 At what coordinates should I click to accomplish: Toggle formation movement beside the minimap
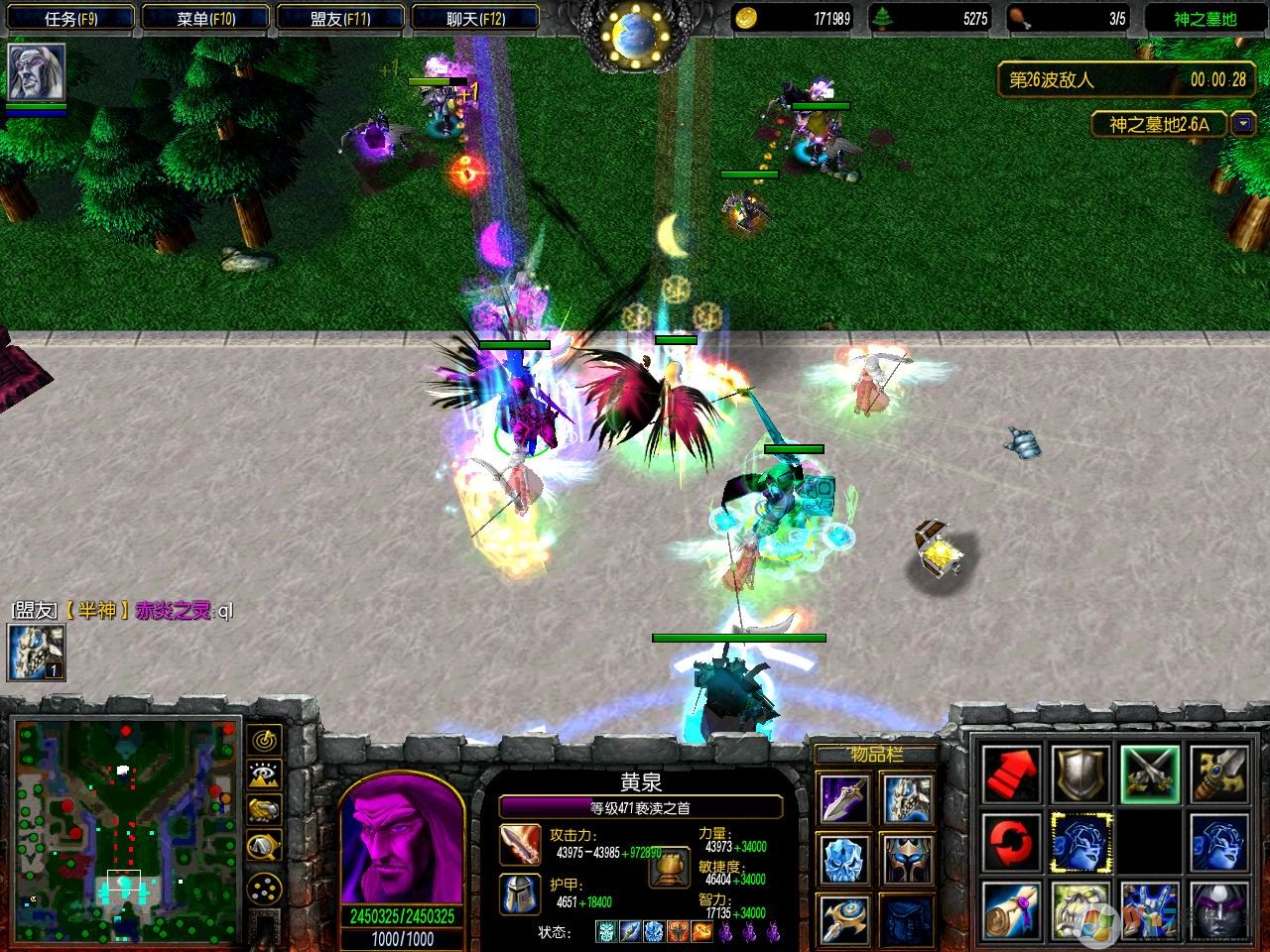262,888
